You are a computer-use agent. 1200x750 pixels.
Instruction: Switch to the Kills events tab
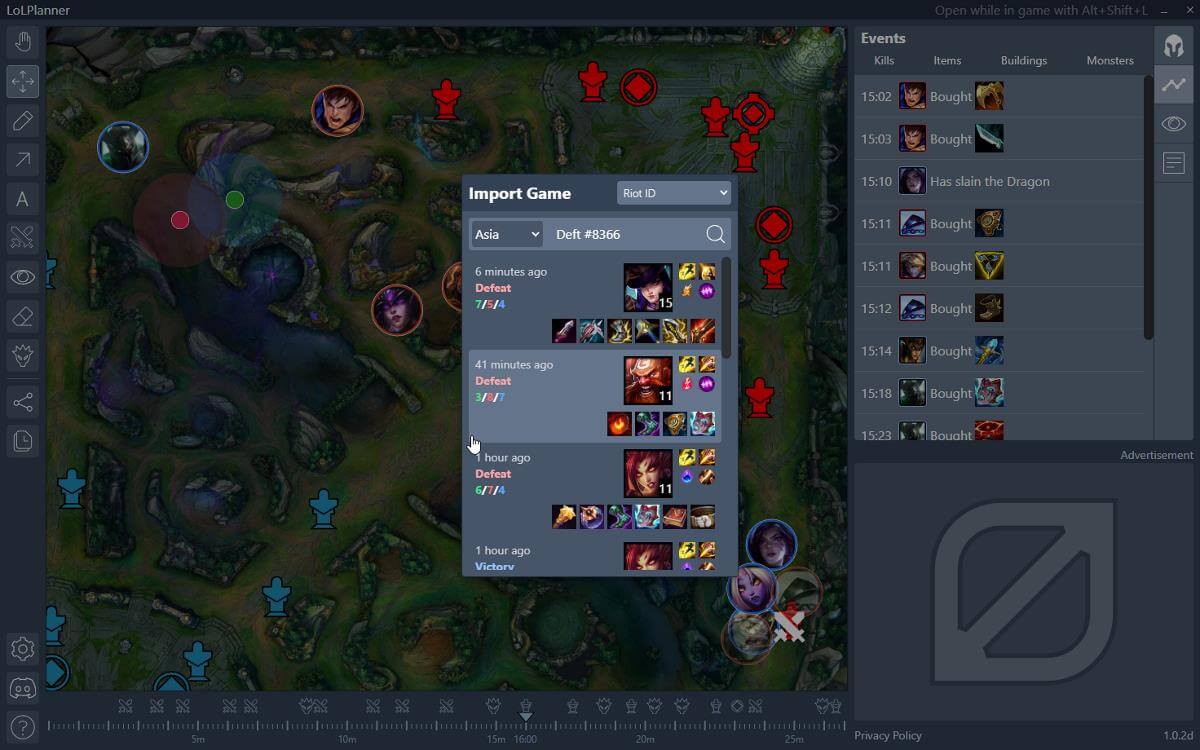[x=884, y=61]
